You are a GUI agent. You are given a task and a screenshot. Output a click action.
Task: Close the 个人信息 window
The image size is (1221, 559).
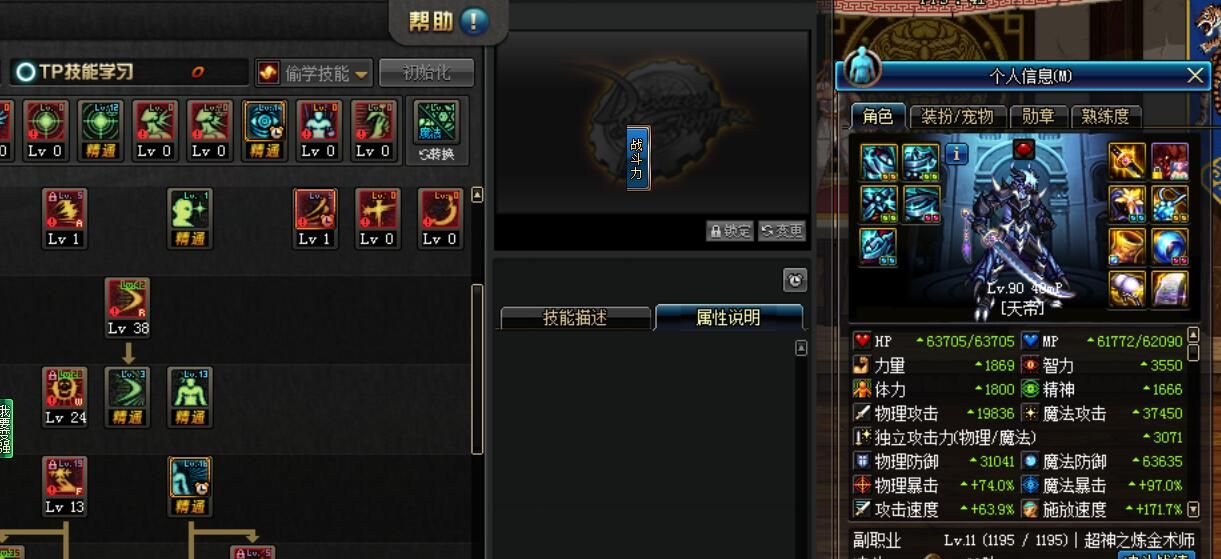pyautogui.click(x=1196, y=75)
